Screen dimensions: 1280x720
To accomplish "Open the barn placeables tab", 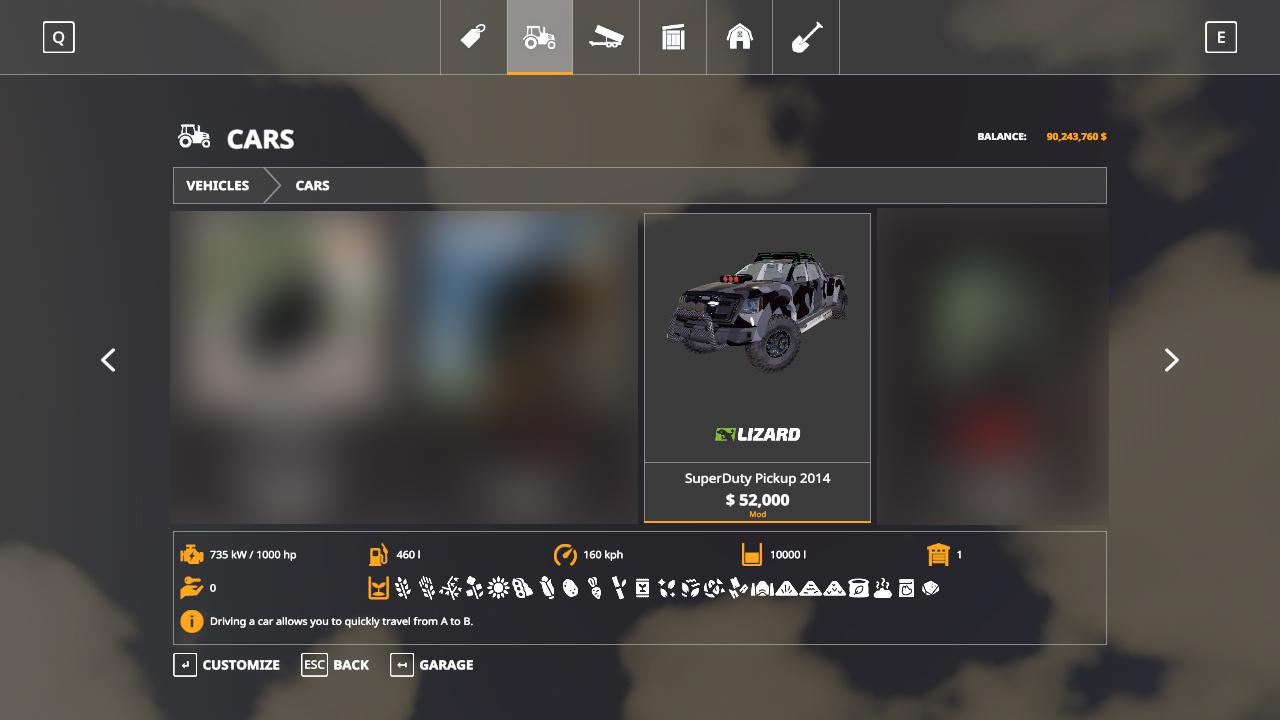I will (739, 37).
